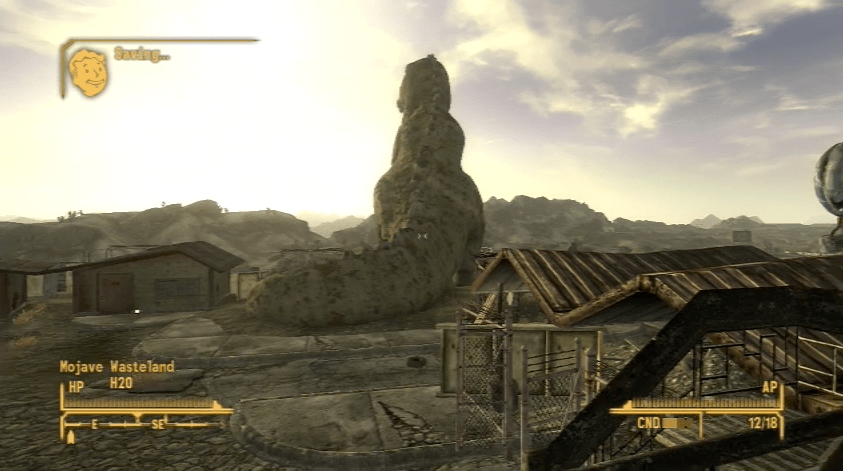The width and height of the screenshot is (843, 471).
Task: Click the Vault Boy saving notification icon
Action: coord(88,73)
